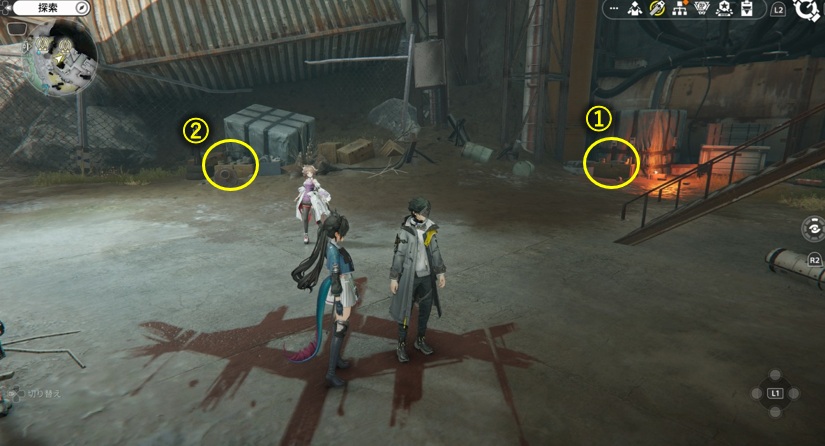This screenshot has height=446, width=825.
Task: Click the quick-select wheel in the bottom-right corner
Action: tap(775, 393)
